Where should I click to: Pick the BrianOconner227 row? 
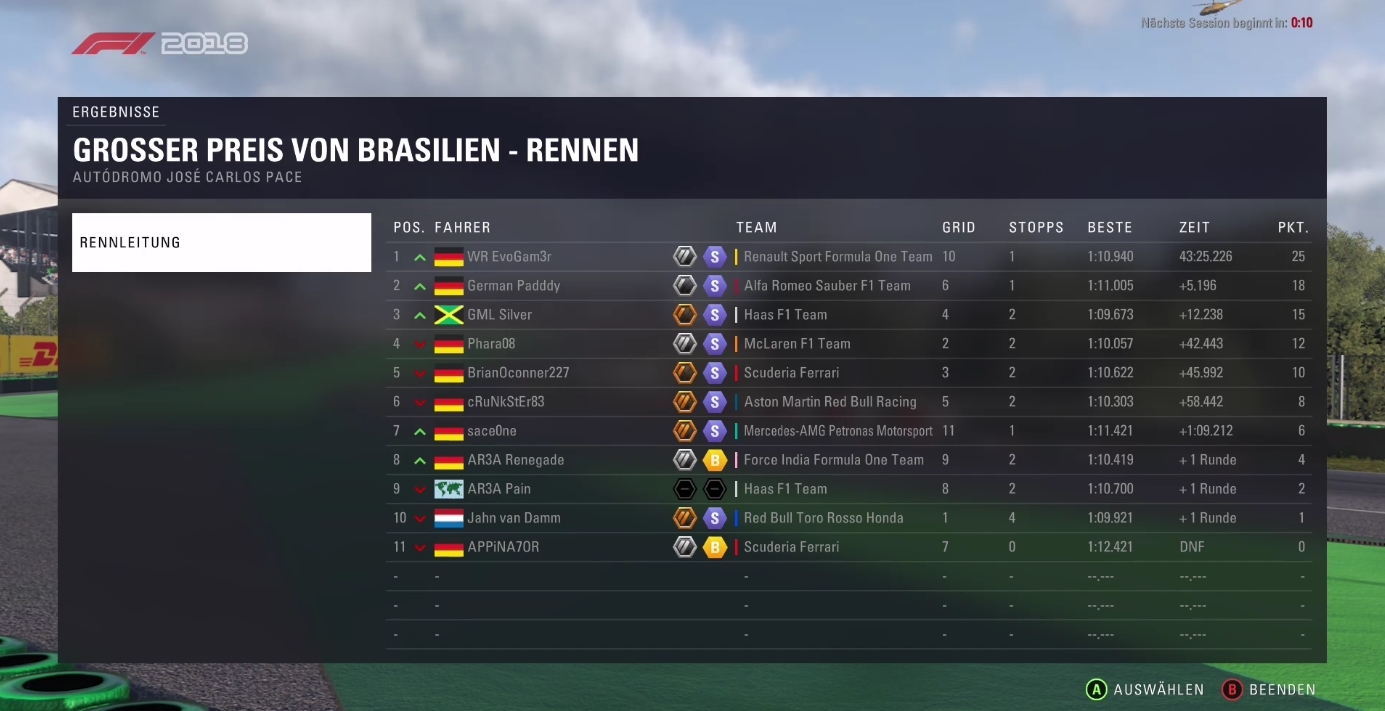(518, 373)
